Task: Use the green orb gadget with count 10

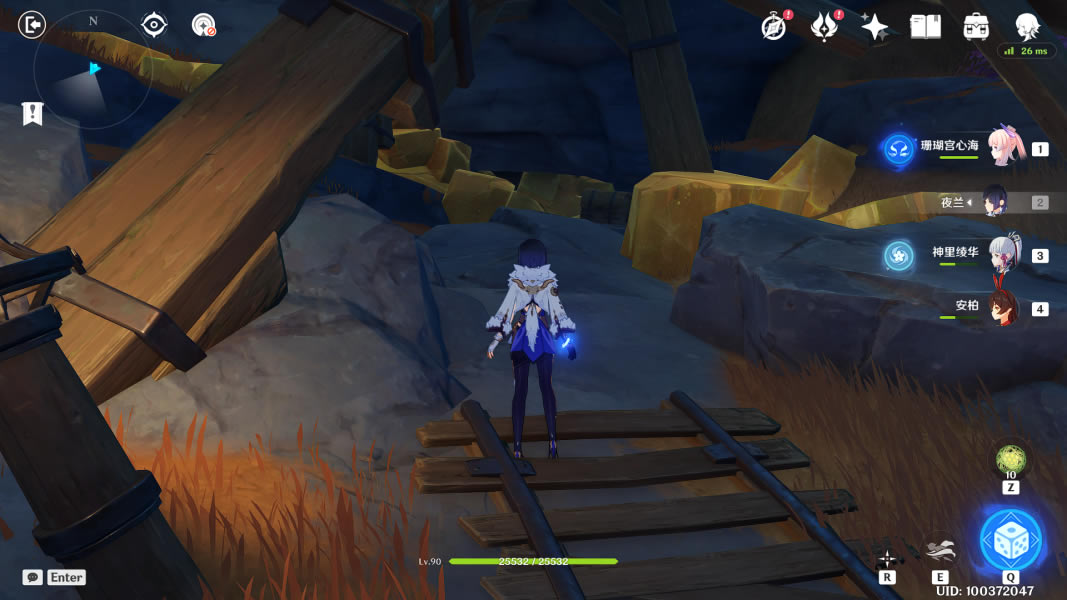Action: coord(1010,461)
